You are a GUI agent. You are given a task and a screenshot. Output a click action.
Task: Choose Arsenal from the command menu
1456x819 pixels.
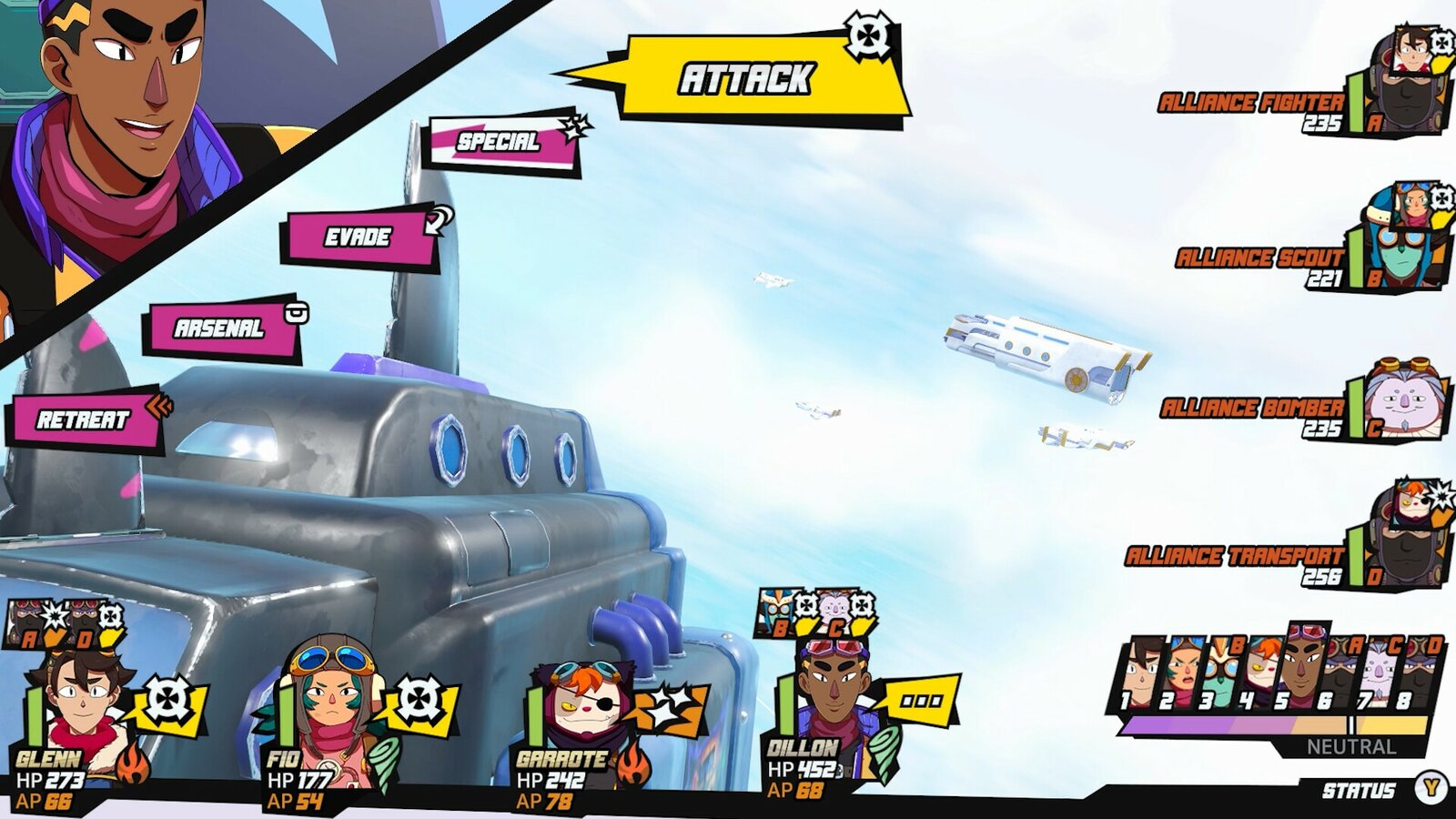218,329
